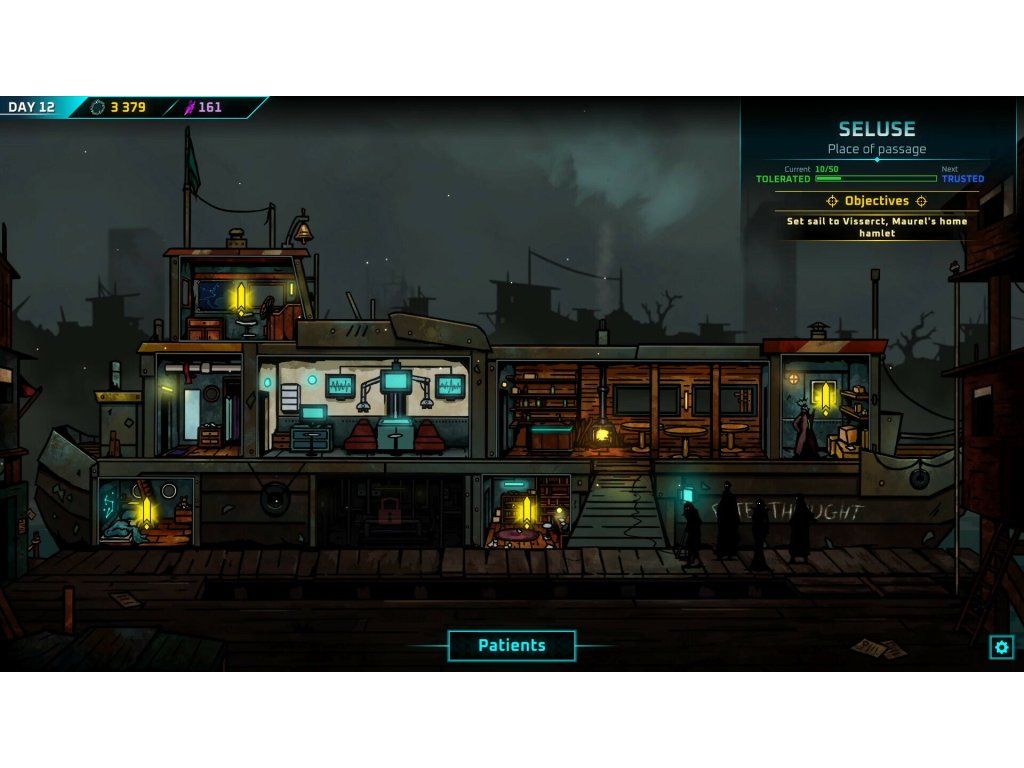Choose the yellow marker in the red-rug room

tap(527, 511)
